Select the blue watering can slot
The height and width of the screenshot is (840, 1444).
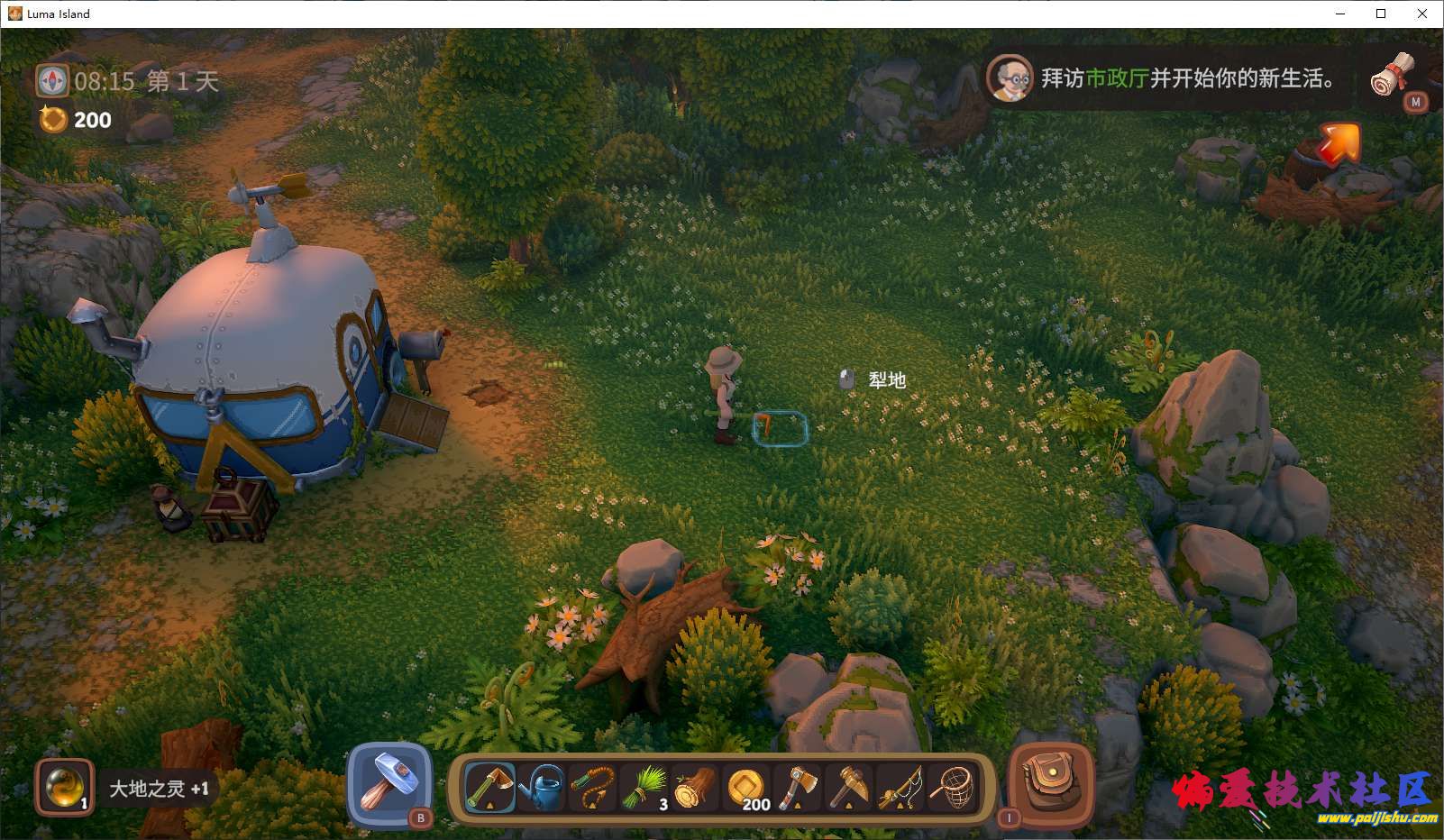541,788
